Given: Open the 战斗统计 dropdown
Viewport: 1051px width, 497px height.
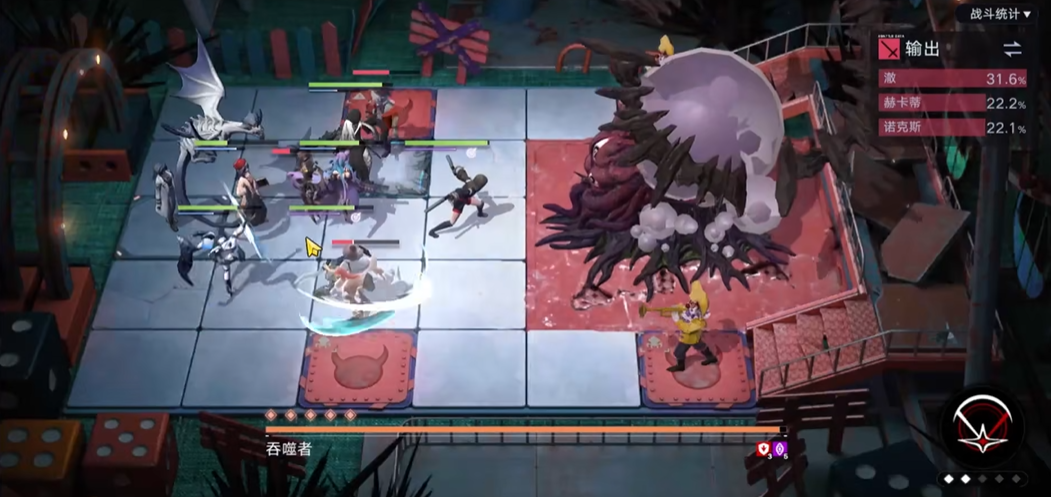Looking at the screenshot, I should [x=993, y=14].
